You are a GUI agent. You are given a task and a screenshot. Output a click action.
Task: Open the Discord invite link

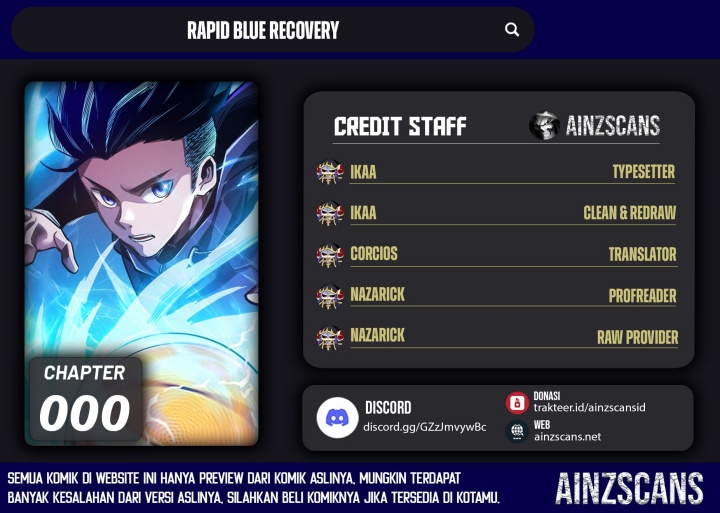[424, 427]
